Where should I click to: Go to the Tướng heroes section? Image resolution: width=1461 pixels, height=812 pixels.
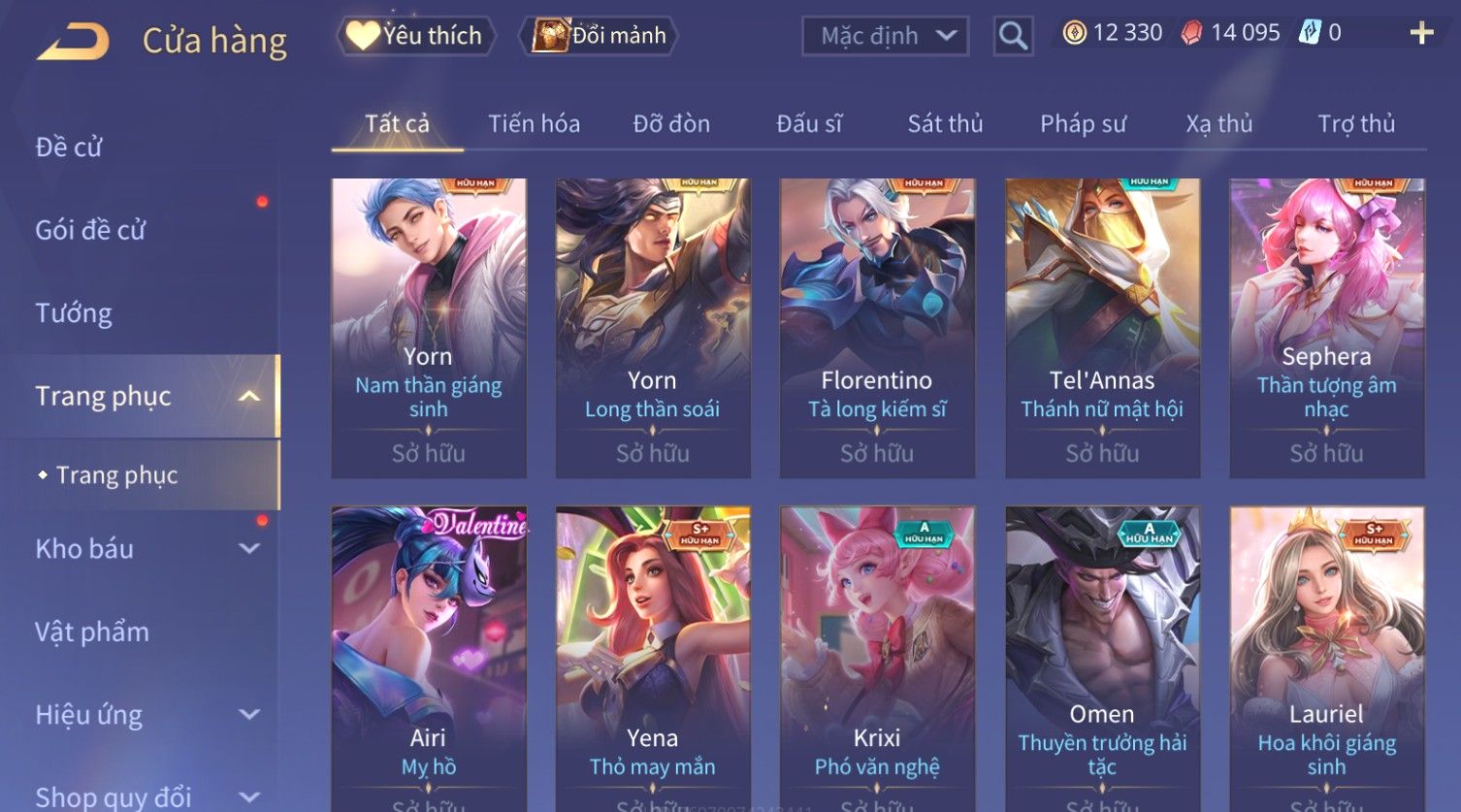point(74,313)
